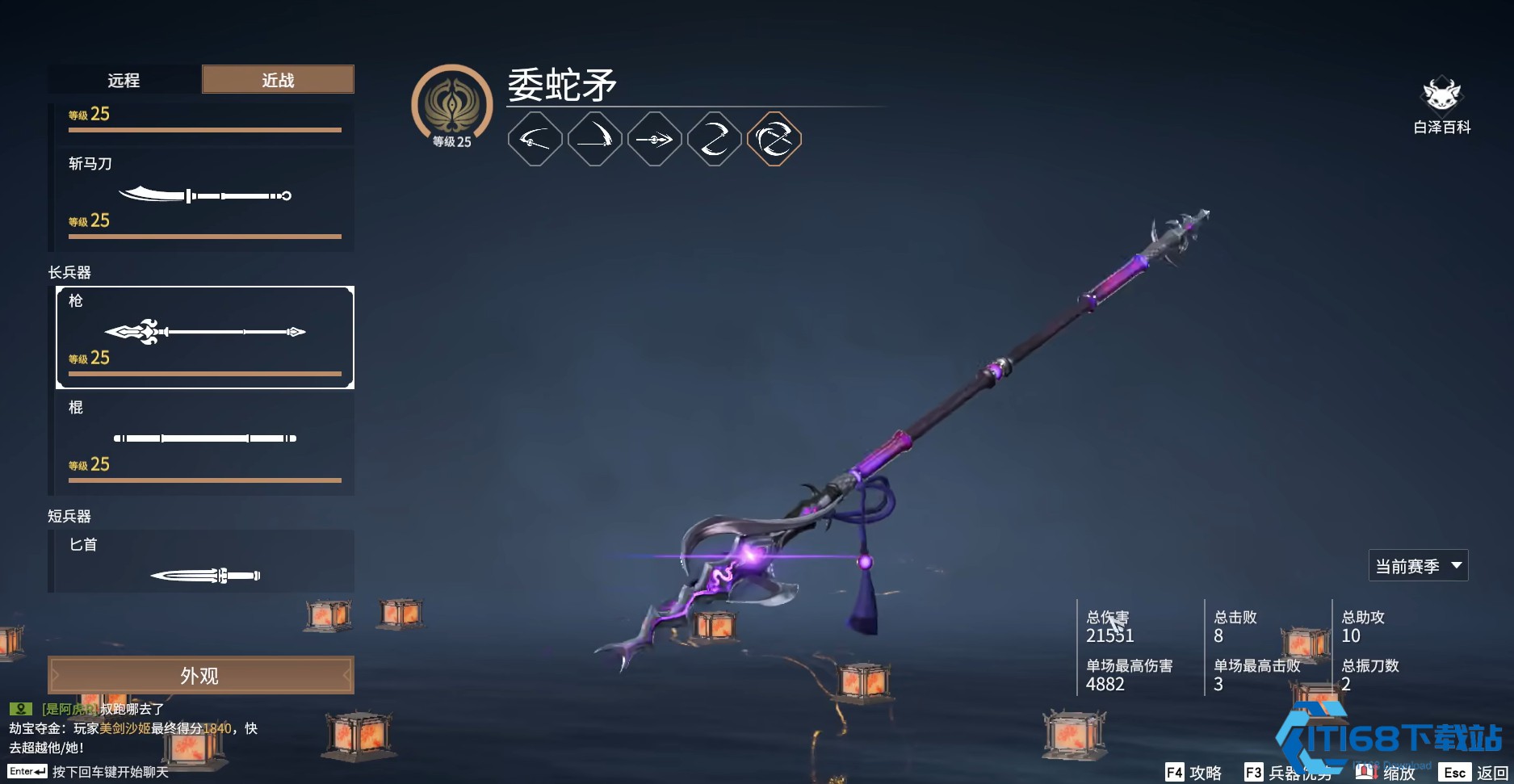Show the sweeping spear arc skill
Image resolution: width=1514 pixels, height=784 pixels.
(x=535, y=140)
